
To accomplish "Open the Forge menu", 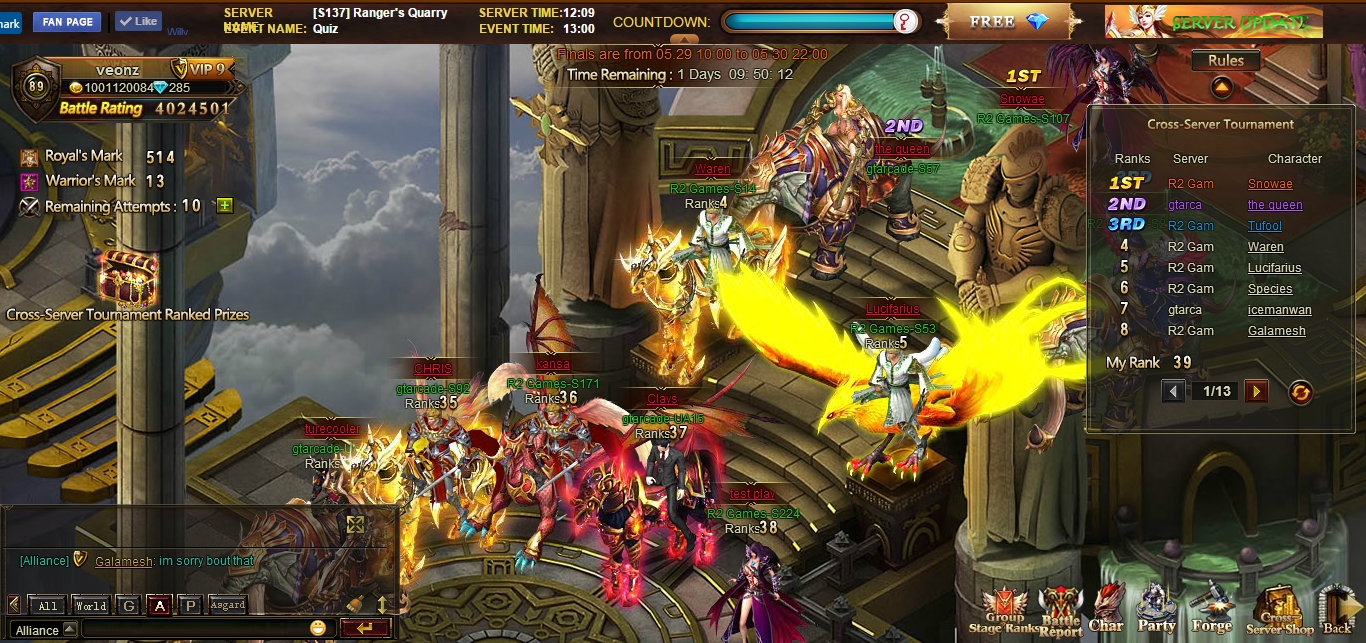I will pos(1211,610).
